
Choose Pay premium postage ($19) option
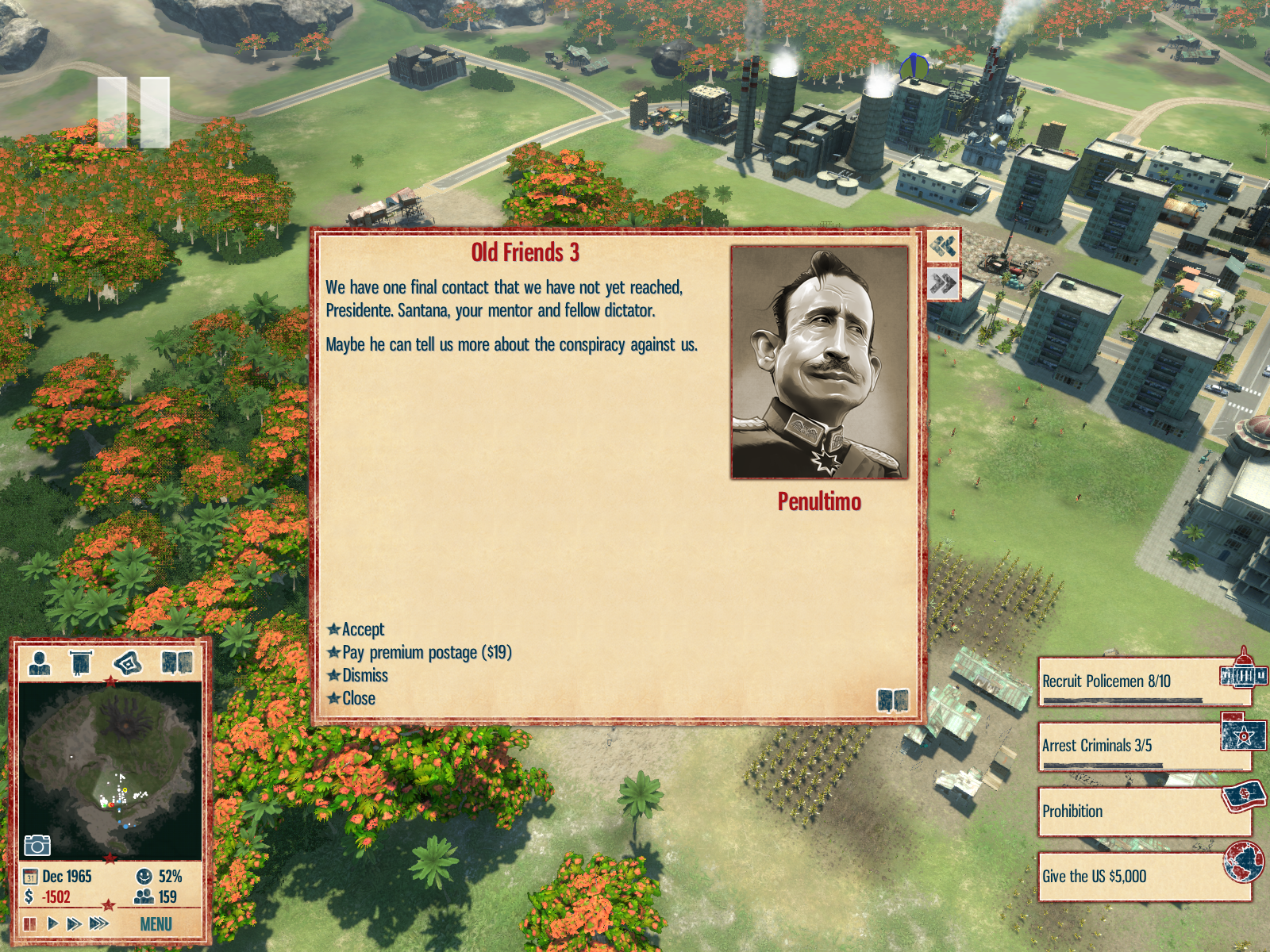coord(426,652)
